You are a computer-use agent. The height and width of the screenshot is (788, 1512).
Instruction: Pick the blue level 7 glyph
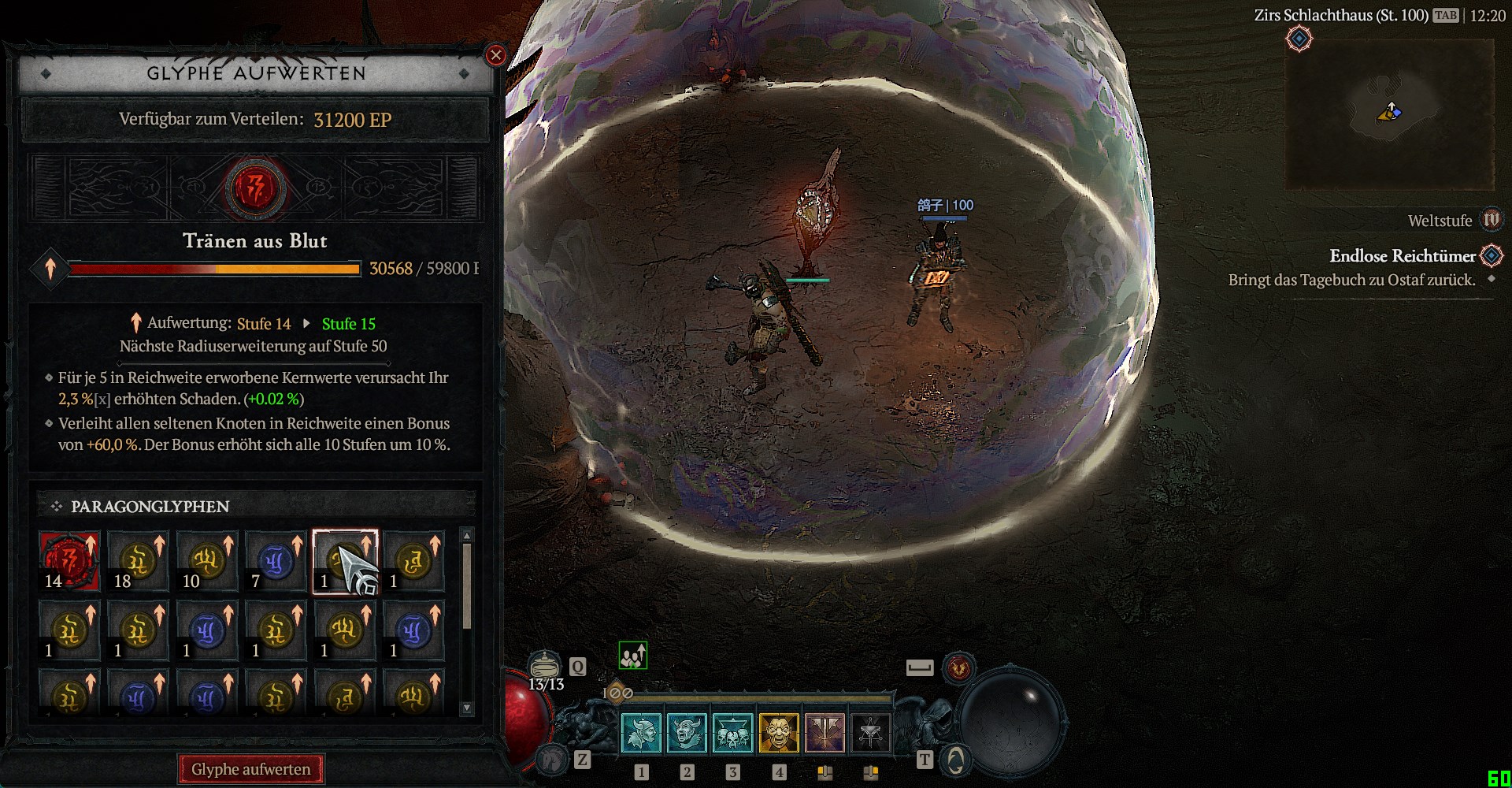275,561
